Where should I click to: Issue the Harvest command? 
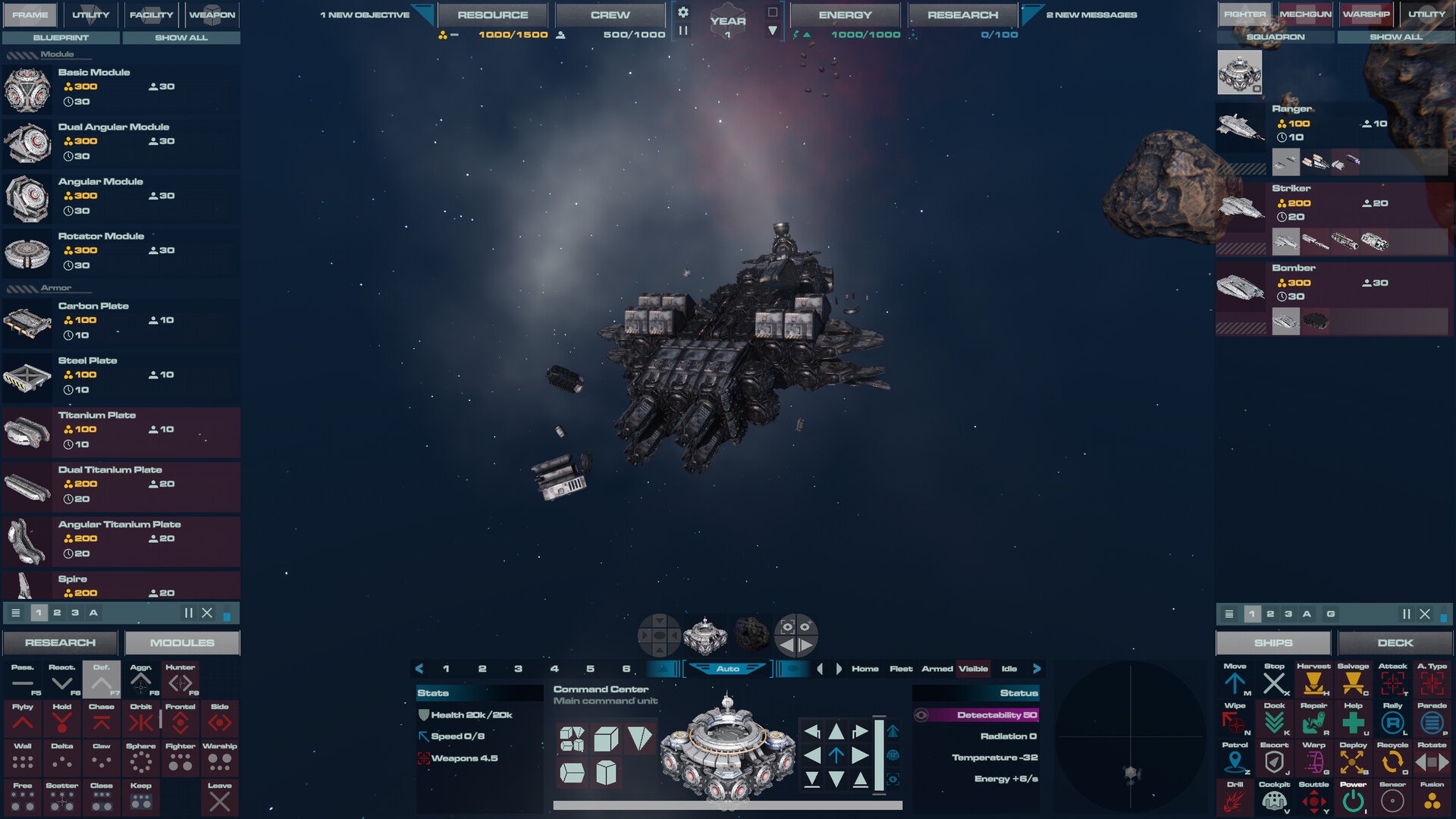pyautogui.click(x=1313, y=681)
